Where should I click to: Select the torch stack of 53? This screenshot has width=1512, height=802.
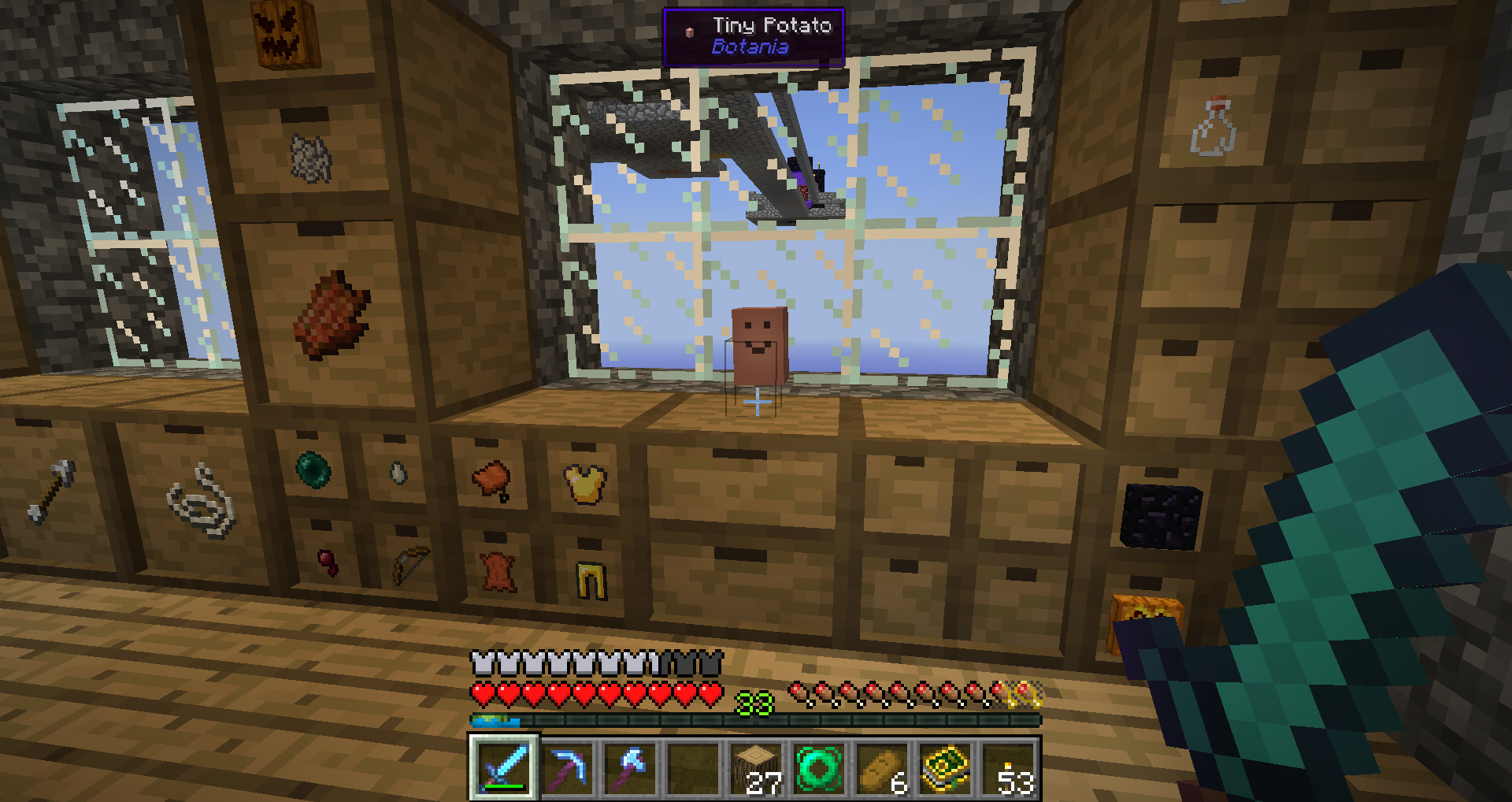(1009, 768)
